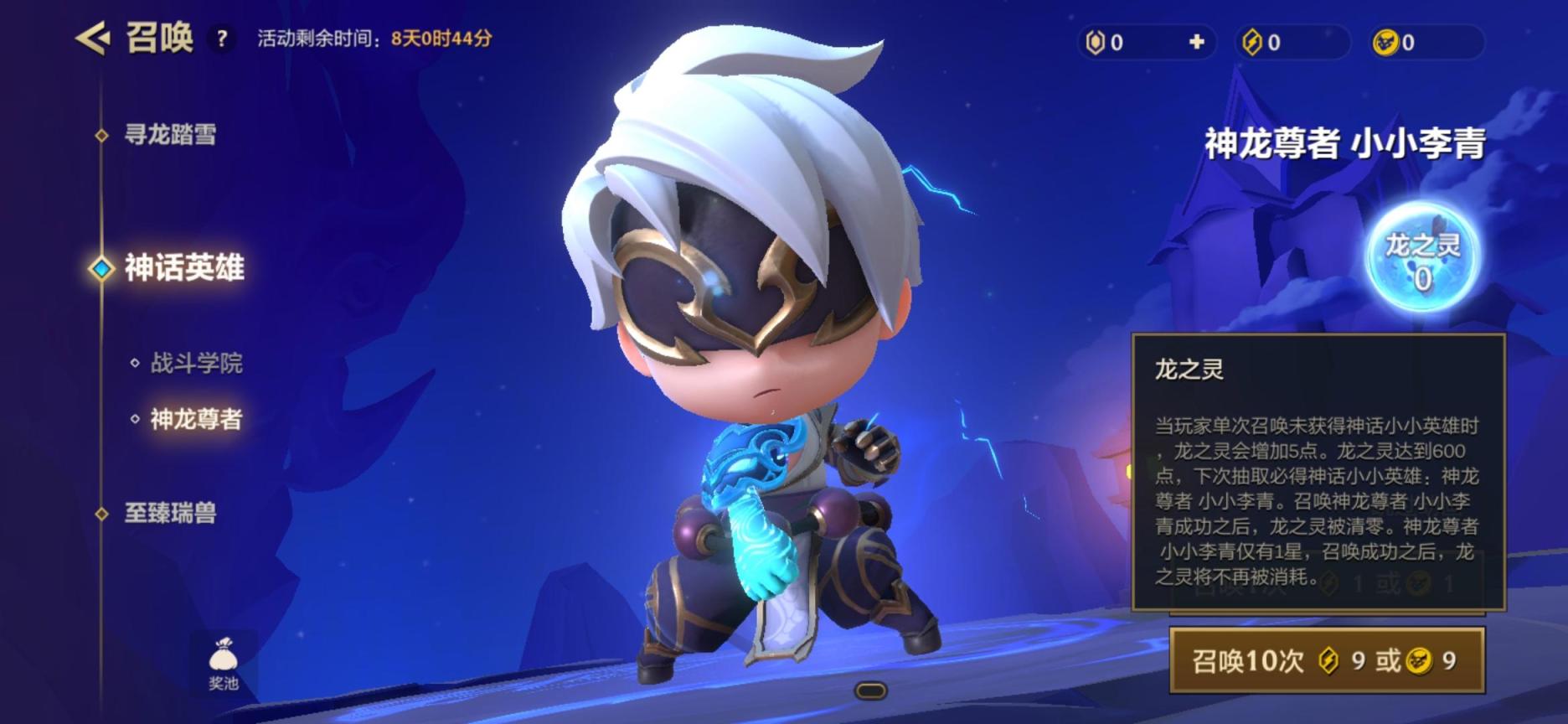Summon 10 times with 召唤10次
This screenshot has width=1568, height=724.
pos(1326,661)
